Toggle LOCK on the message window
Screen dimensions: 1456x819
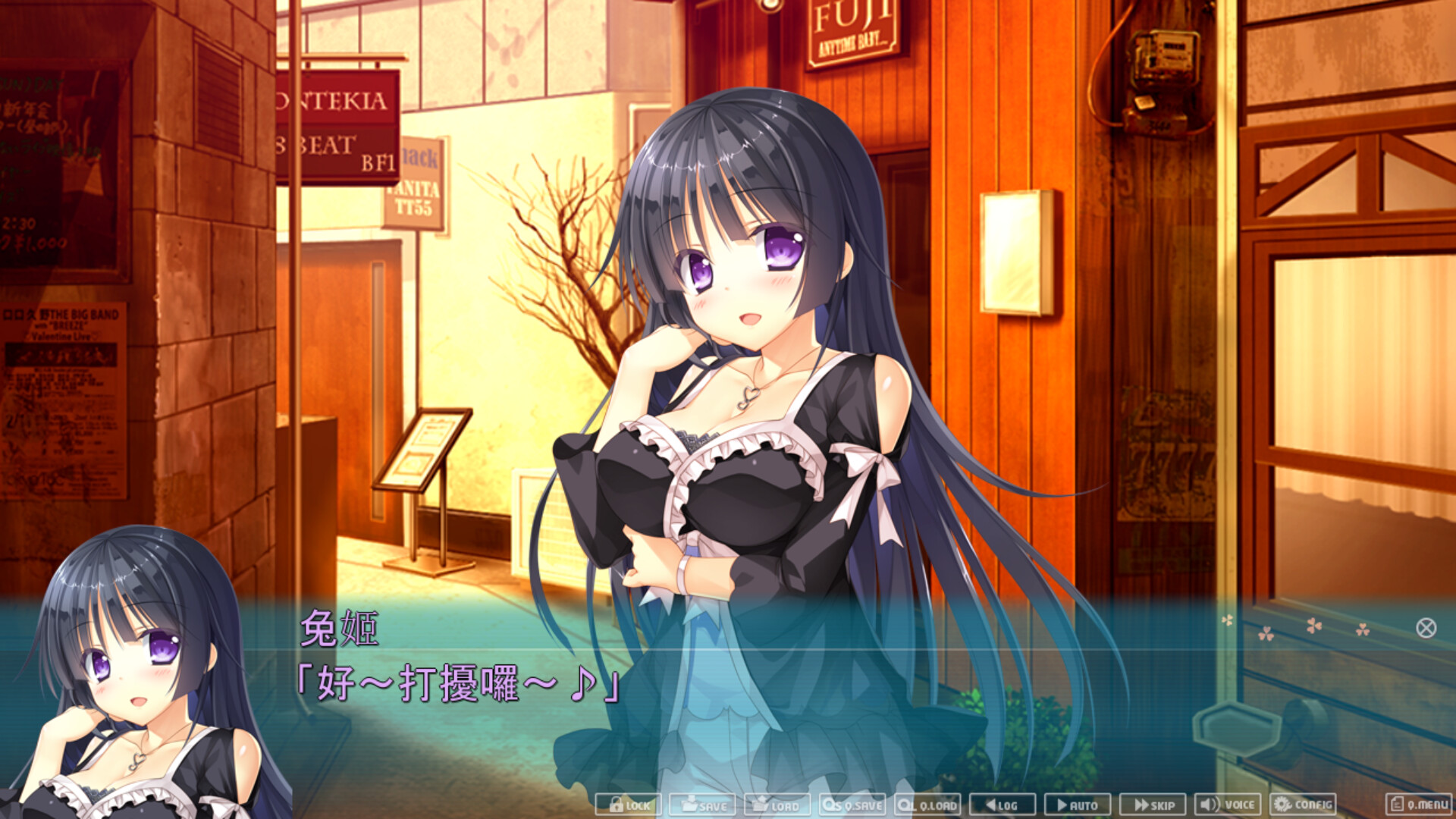coord(629,805)
